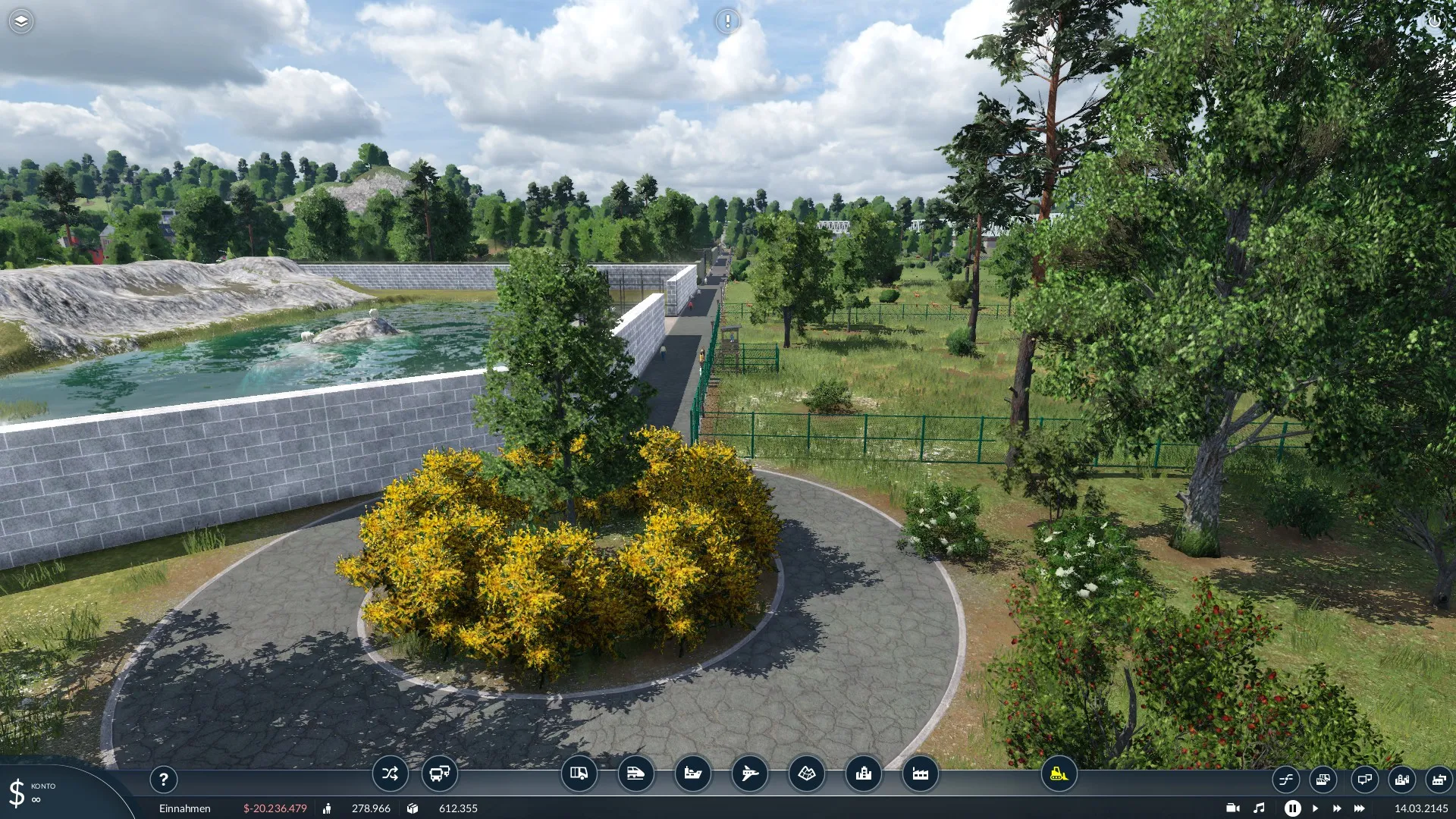Open the rail construction train icon
This screenshot has height=819, width=1456.
click(635, 773)
